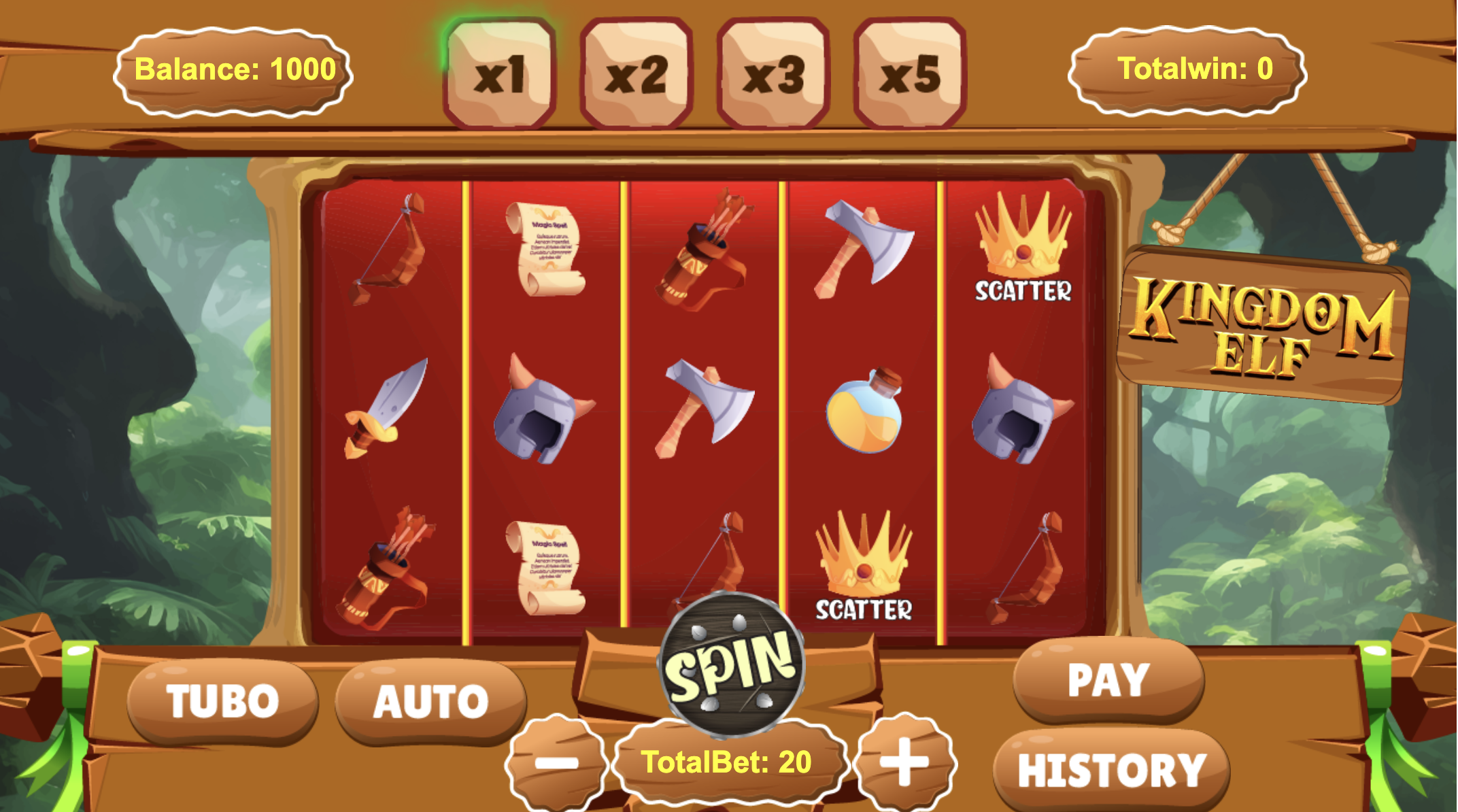The height and width of the screenshot is (812, 1458).
Task: Increase total bet with plus button
Action: coord(904,760)
